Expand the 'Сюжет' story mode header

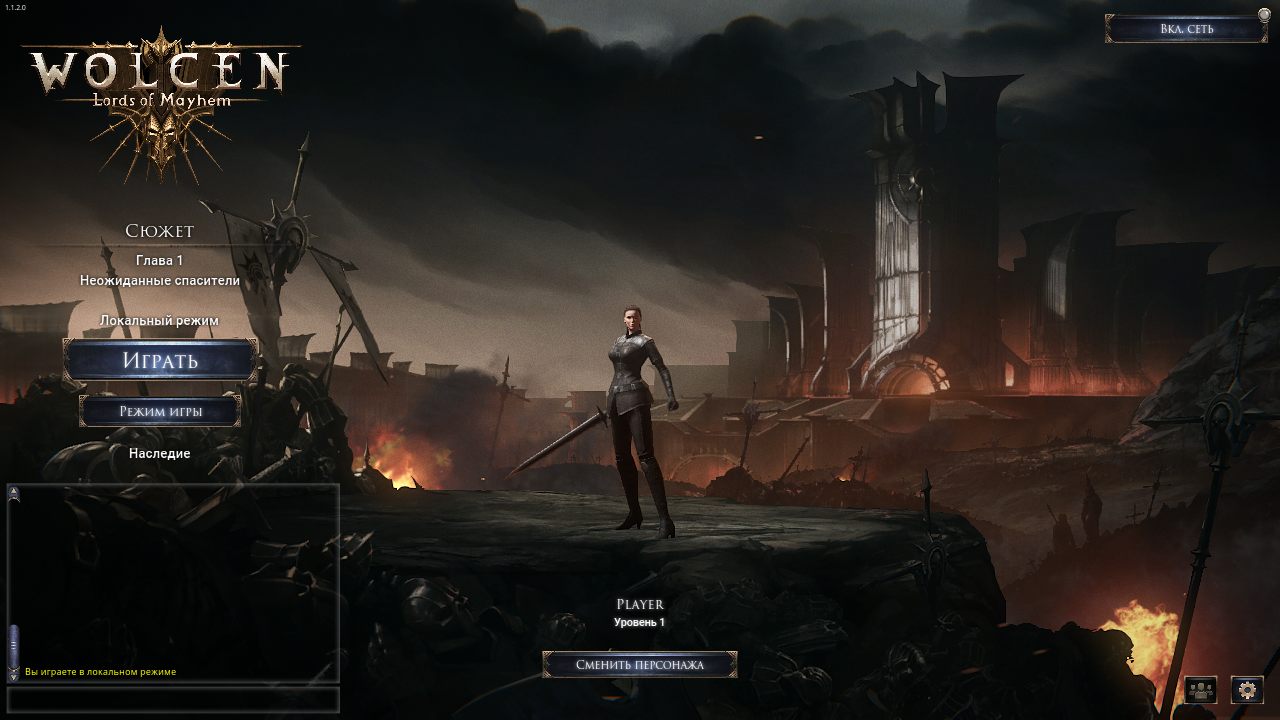[x=160, y=230]
